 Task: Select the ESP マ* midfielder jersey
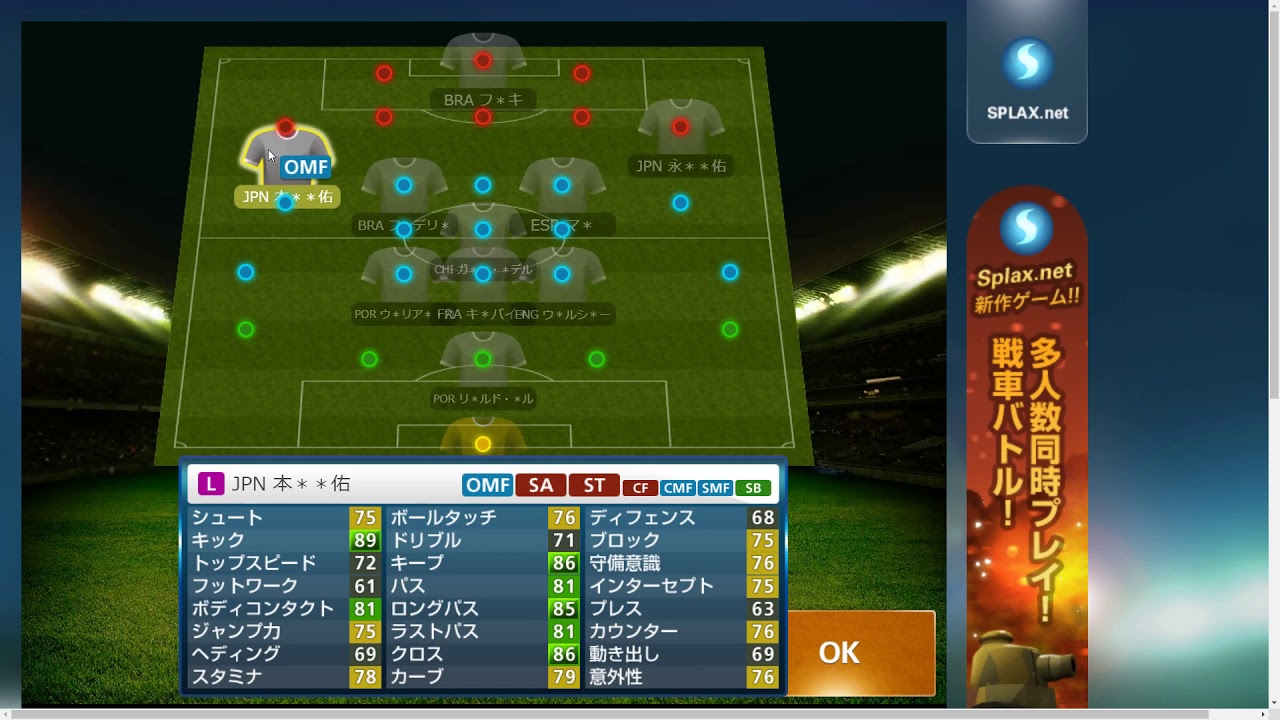click(x=560, y=185)
